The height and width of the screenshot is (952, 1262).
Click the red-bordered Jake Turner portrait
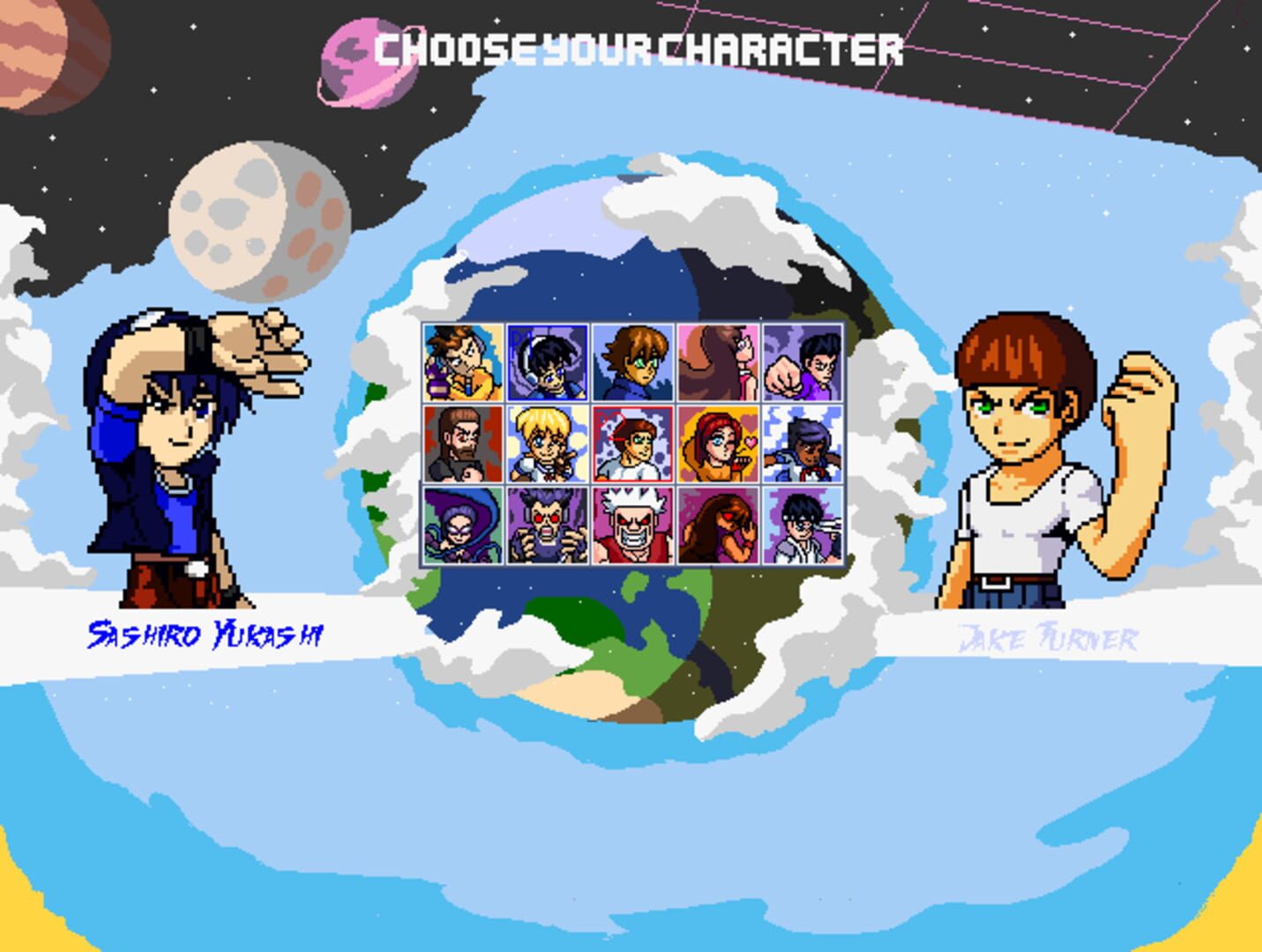pyautogui.click(x=631, y=445)
